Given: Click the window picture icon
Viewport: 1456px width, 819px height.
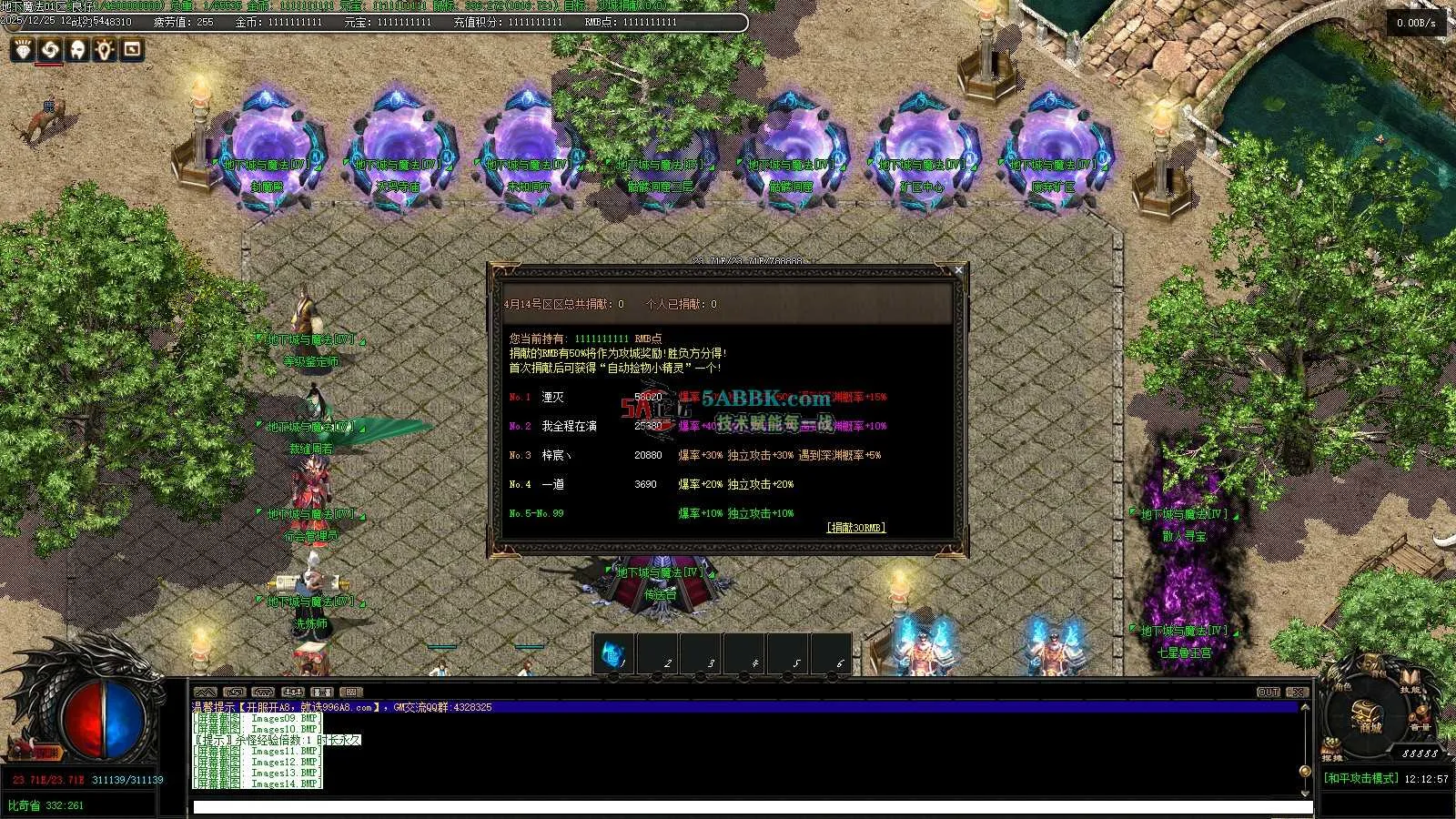Looking at the screenshot, I should point(133,50).
